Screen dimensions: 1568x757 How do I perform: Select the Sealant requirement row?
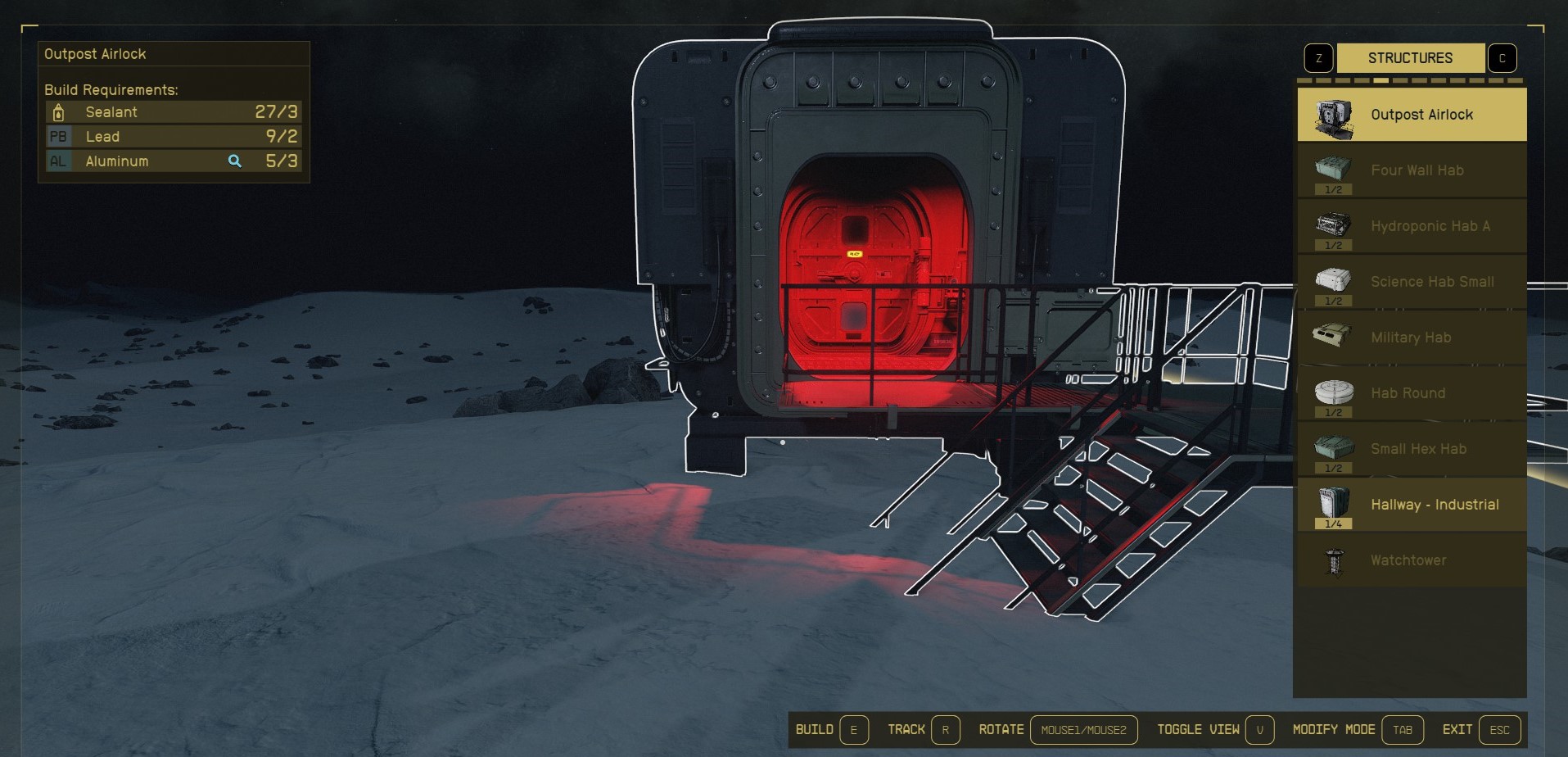[x=174, y=112]
